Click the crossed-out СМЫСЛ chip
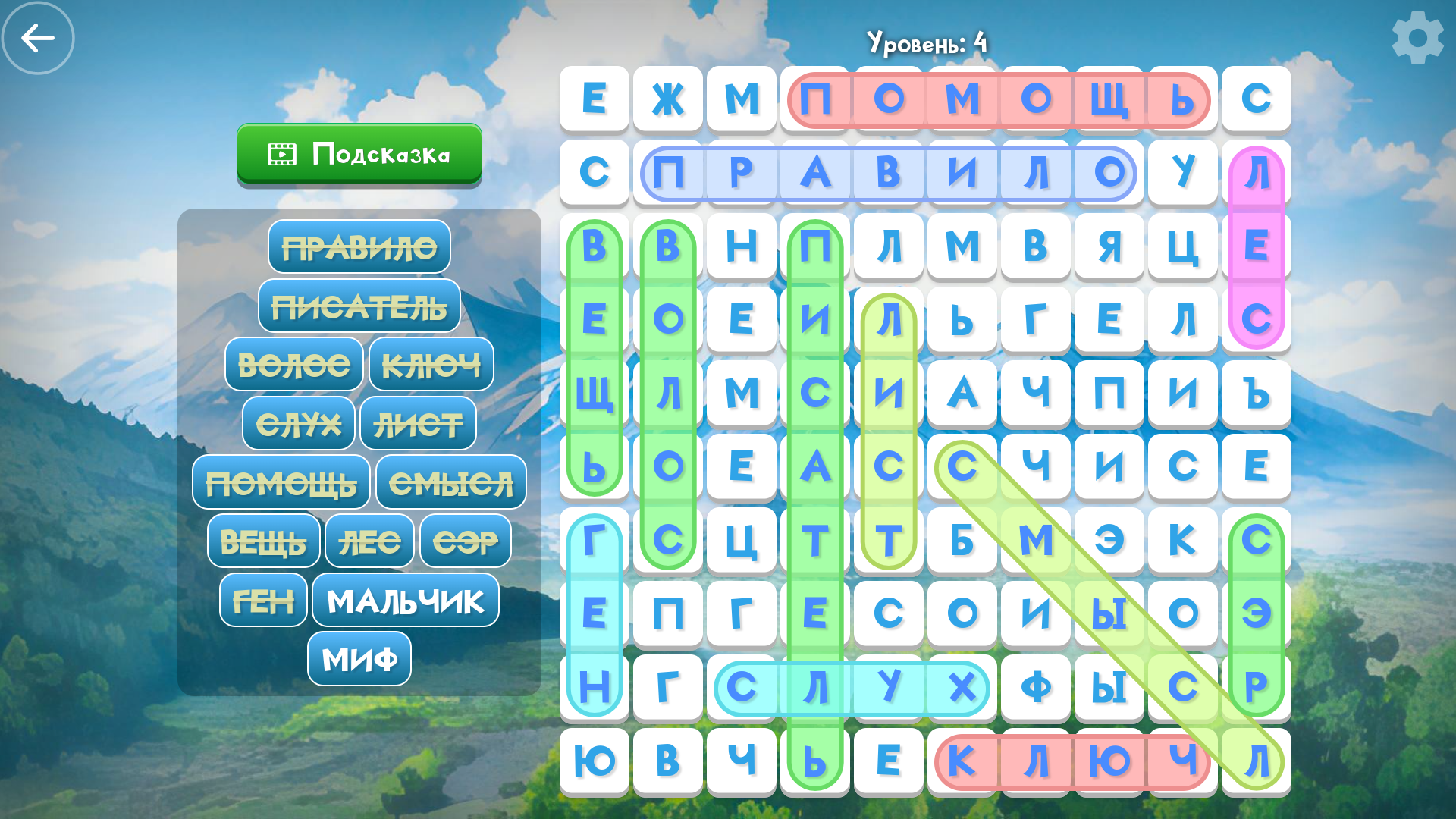 (x=450, y=482)
